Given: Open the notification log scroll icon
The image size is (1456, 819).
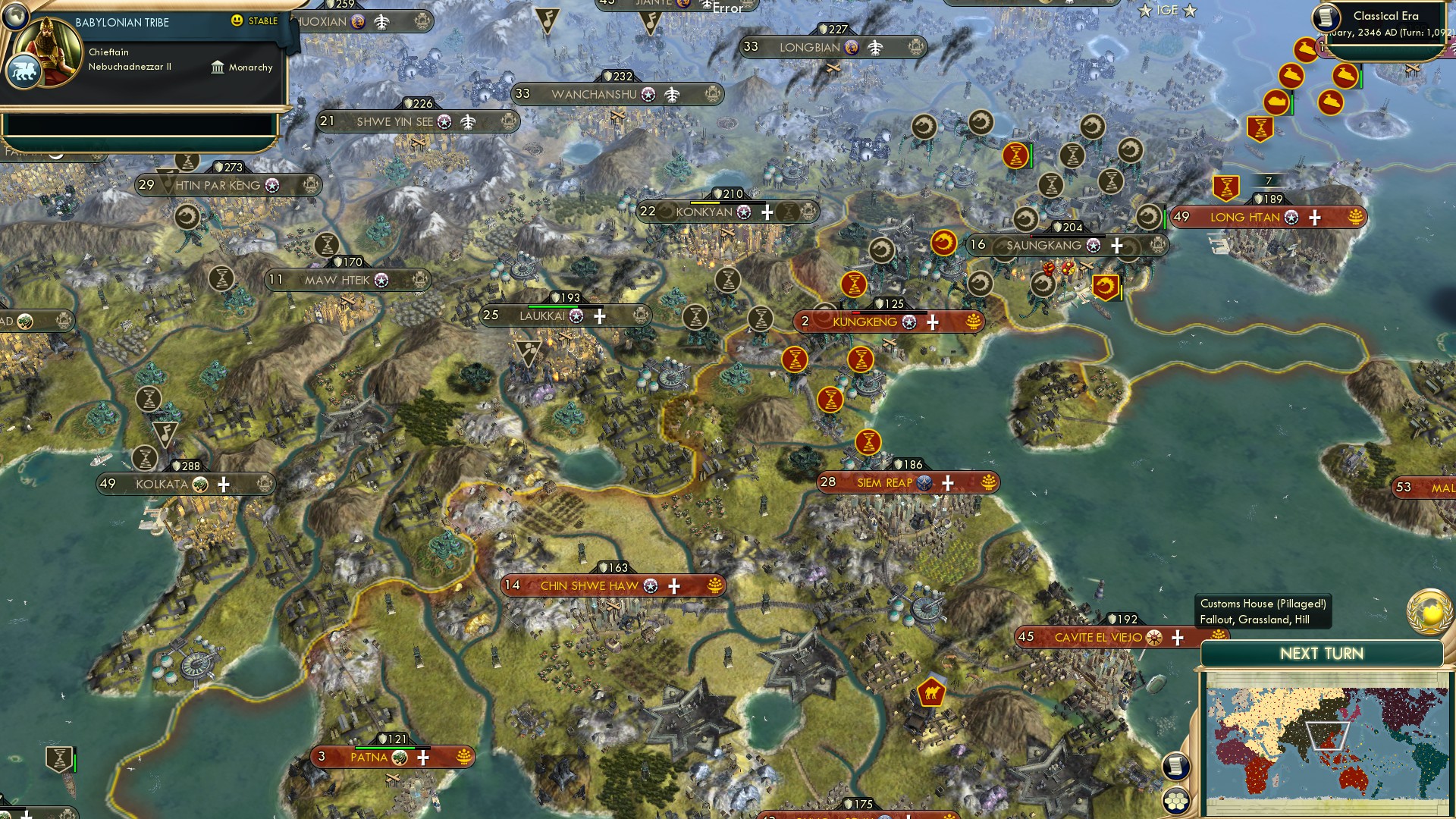Looking at the screenshot, I should (1176, 765).
